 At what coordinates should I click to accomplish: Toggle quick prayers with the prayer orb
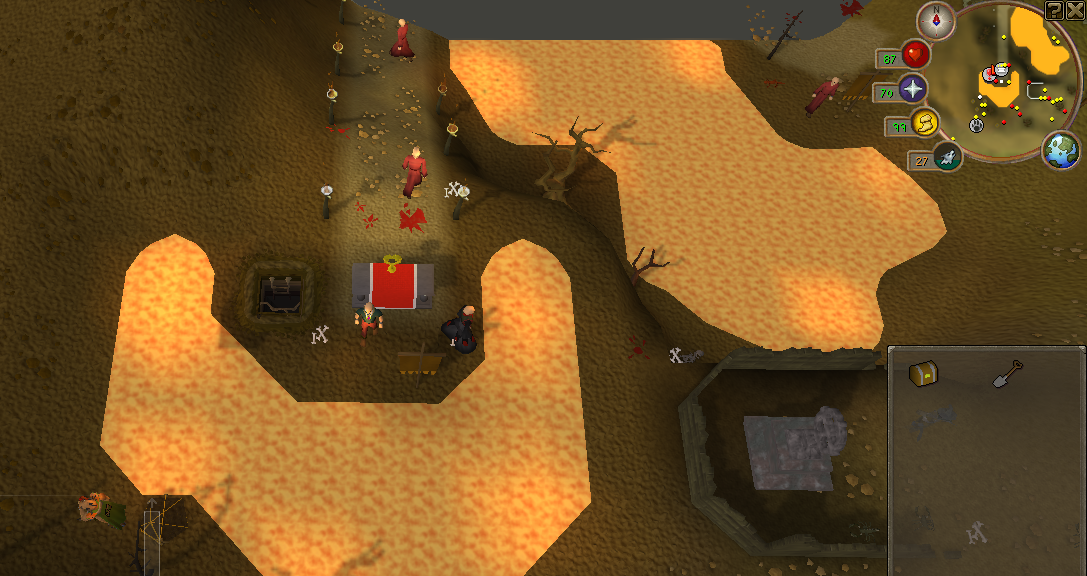coord(912,89)
